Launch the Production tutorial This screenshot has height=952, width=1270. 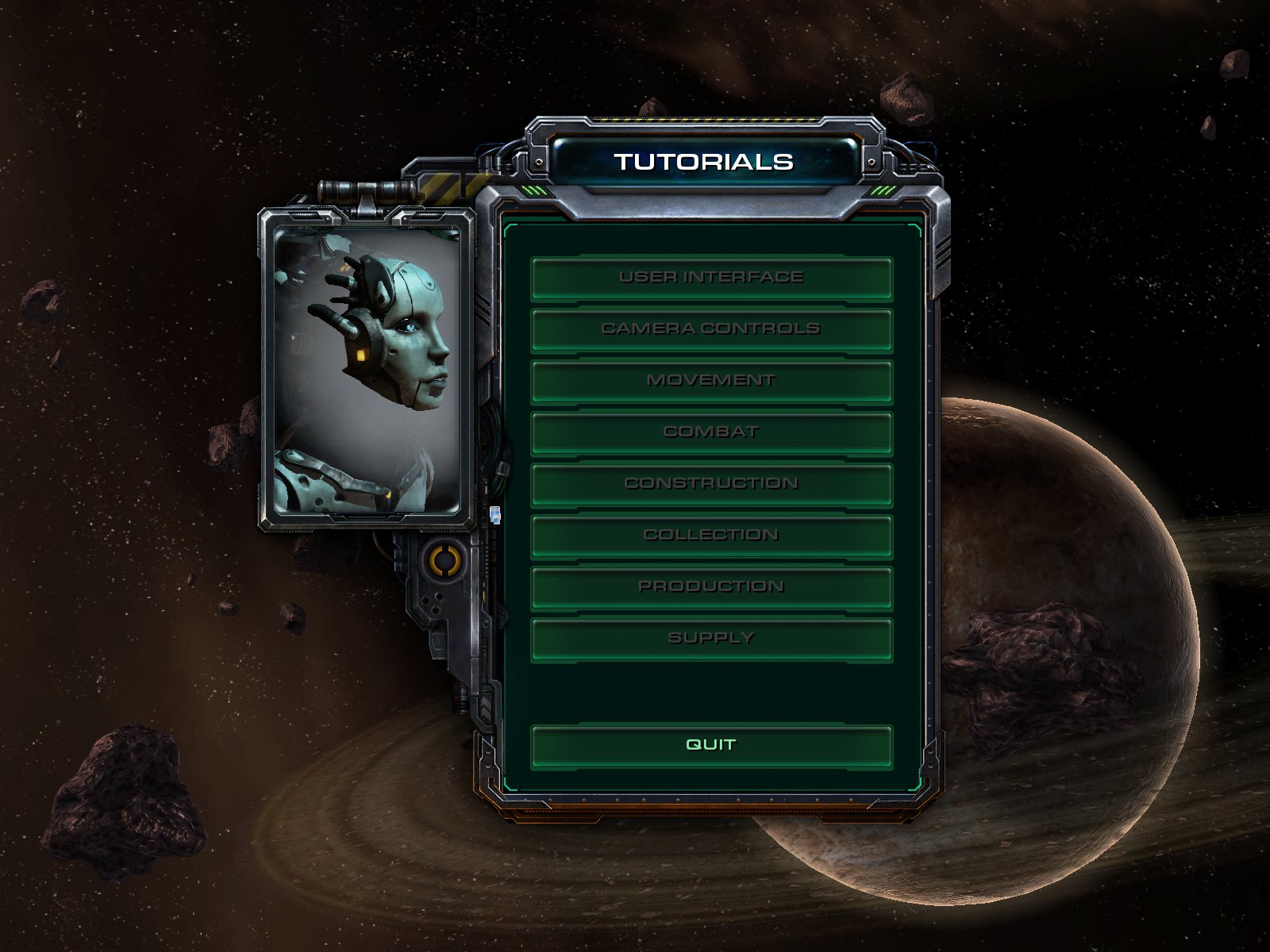tap(711, 587)
